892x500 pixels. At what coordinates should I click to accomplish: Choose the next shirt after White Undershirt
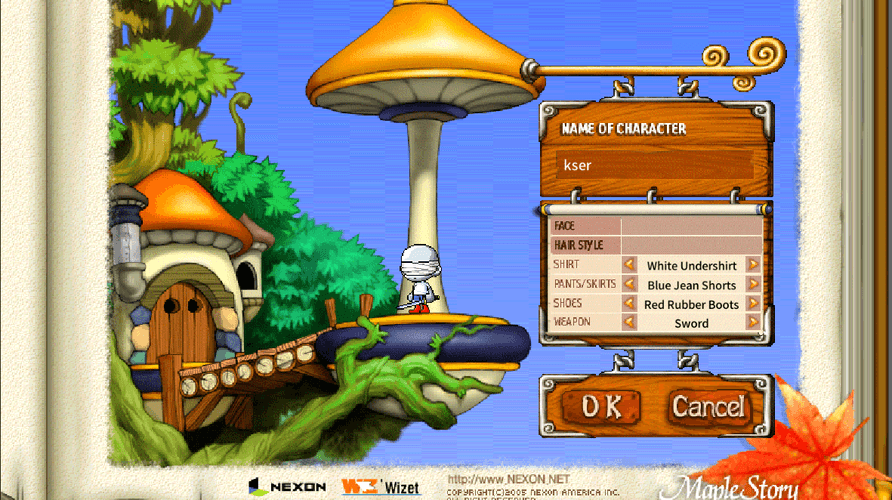[x=753, y=265]
